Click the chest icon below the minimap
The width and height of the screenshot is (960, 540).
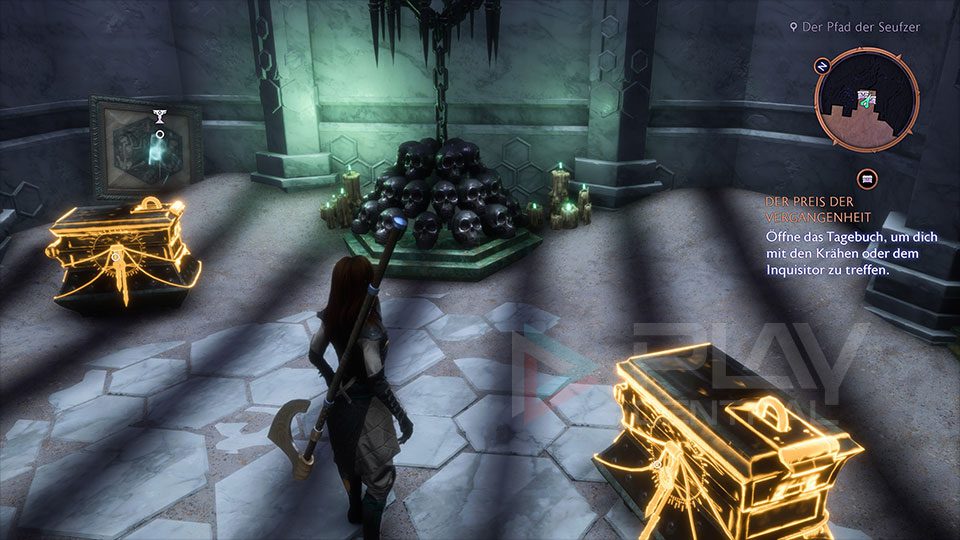point(867,178)
